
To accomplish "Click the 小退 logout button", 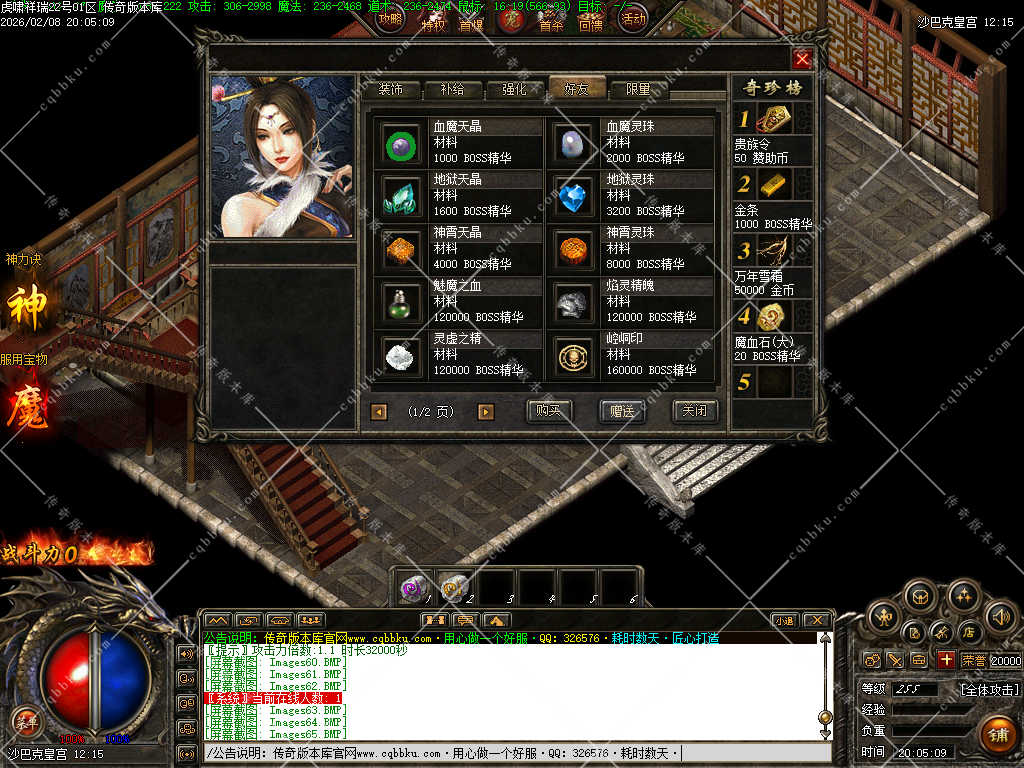I will [784, 621].
